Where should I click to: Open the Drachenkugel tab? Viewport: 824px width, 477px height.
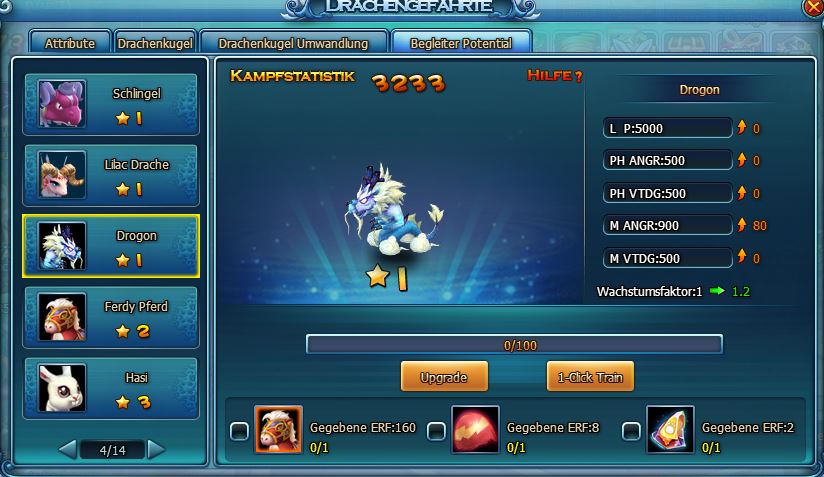point(155,43)
